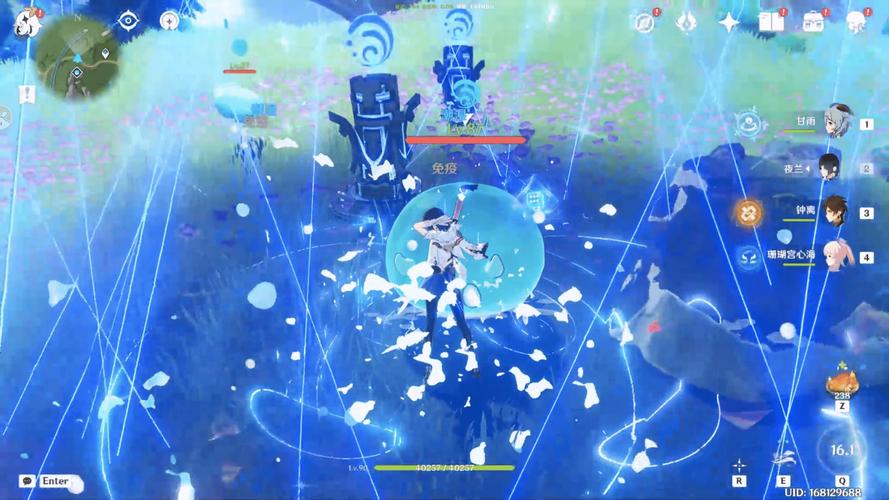Open the Paimon menu
Image resolution: width=889 pixels, height=500 pixels.
27,22
